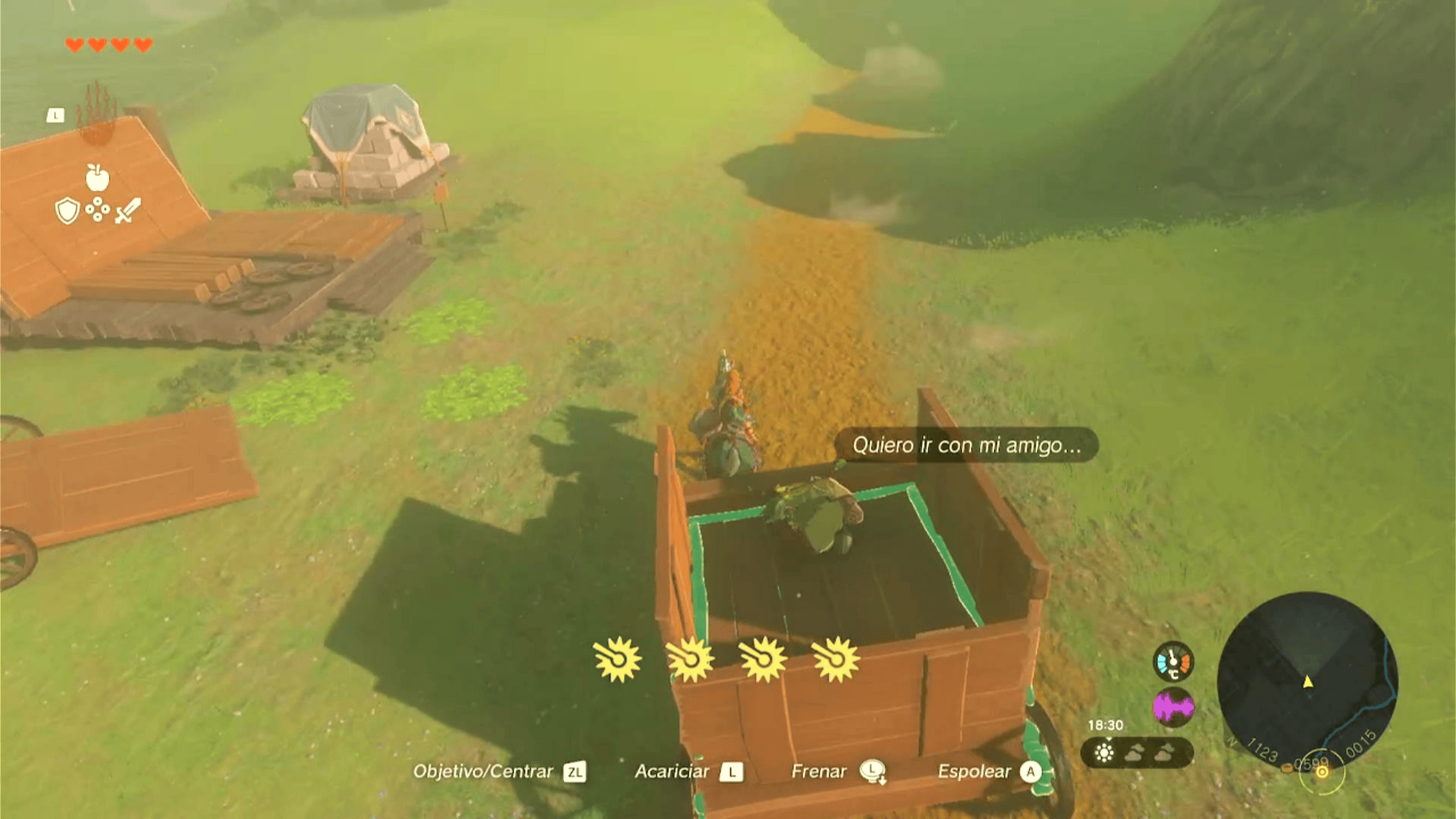Choose the shield quick-select icon
The width and height of the screenshot is (1456, 819).
pos(67,210)
